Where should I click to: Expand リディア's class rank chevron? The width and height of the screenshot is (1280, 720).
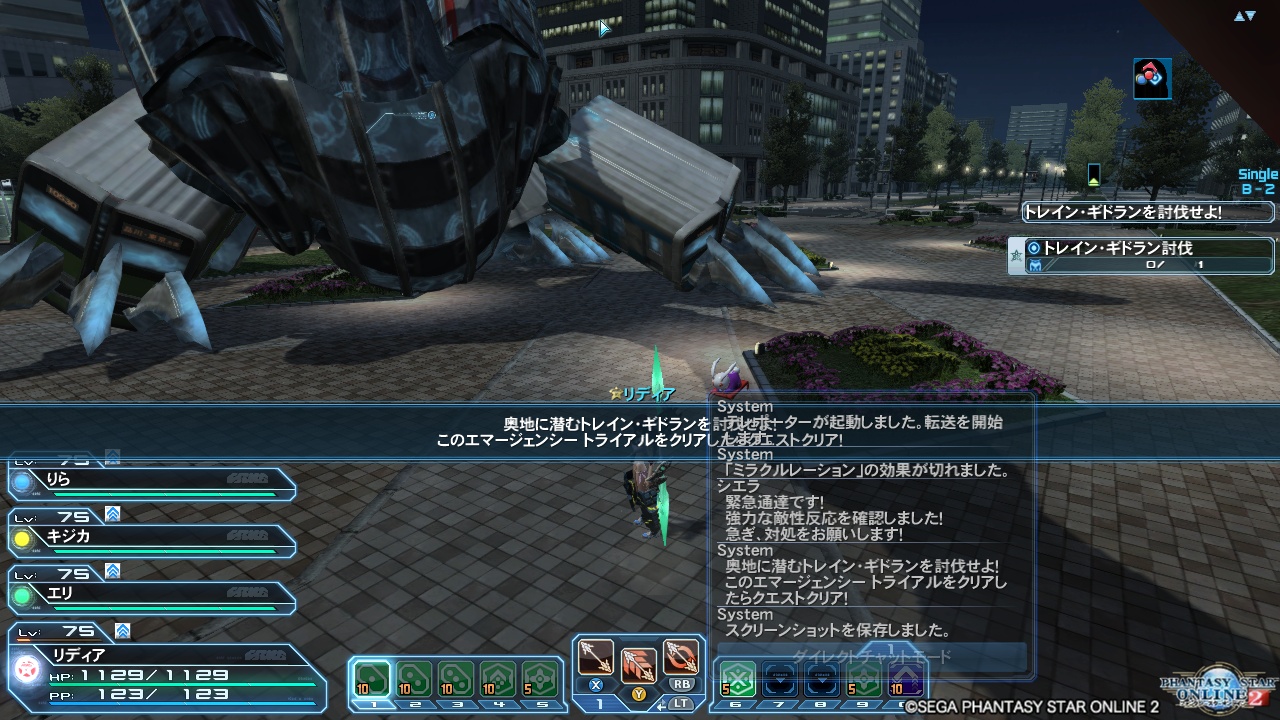121,631
